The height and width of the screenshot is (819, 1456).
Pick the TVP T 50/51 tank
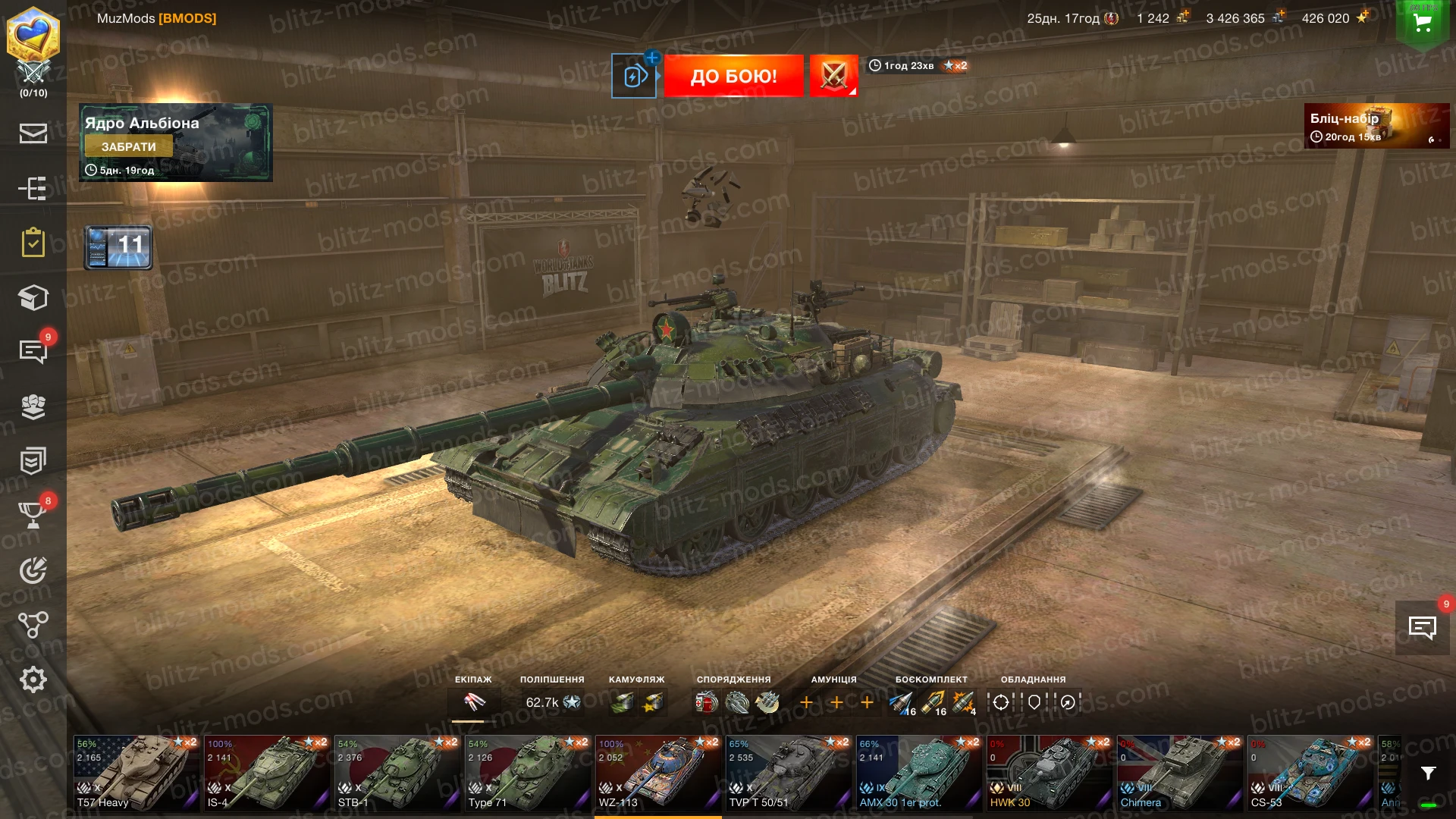pyautogui.click(x=789, y=773)
